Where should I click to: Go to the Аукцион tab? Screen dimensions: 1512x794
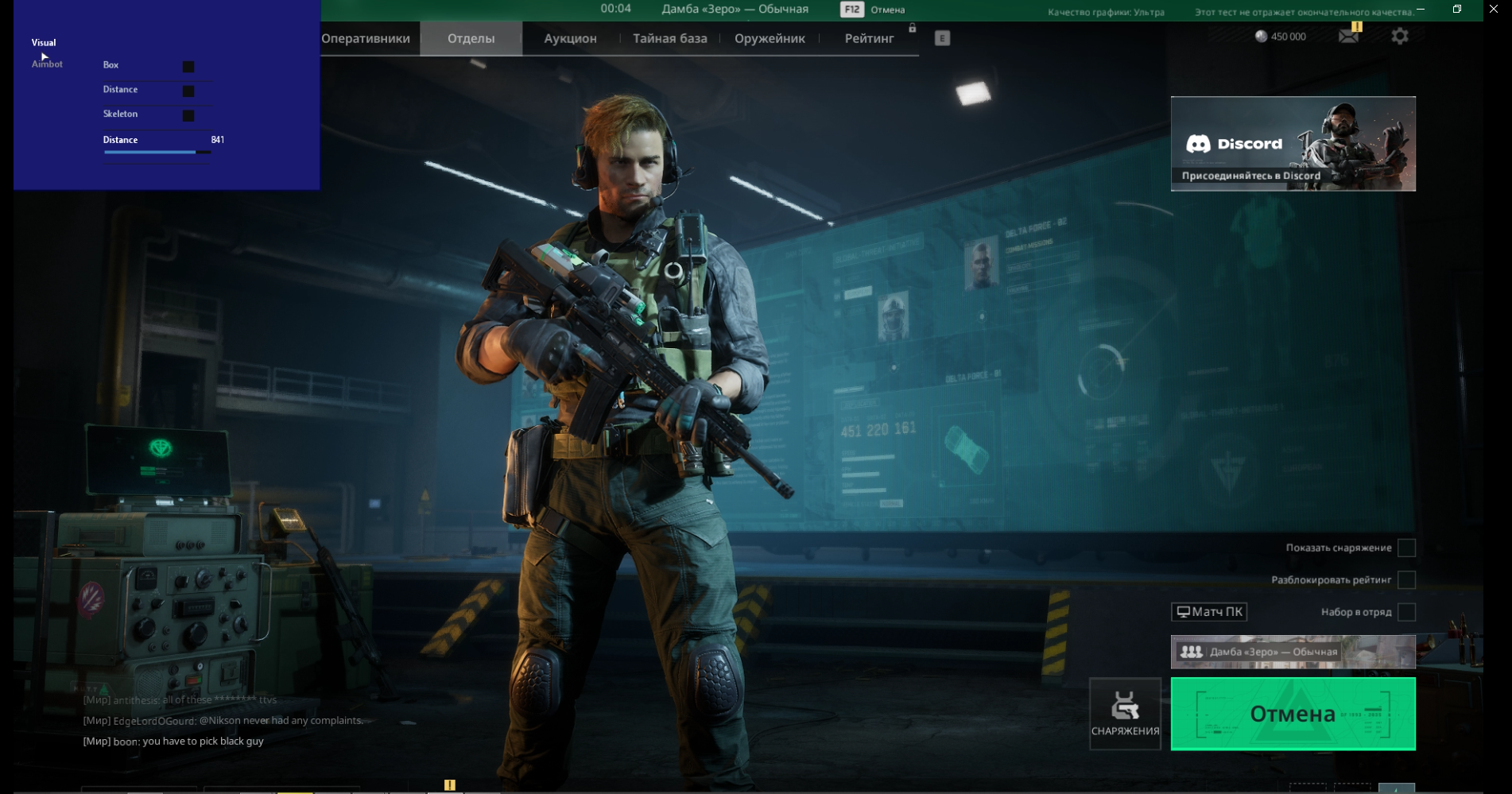[x=570, y=38]
